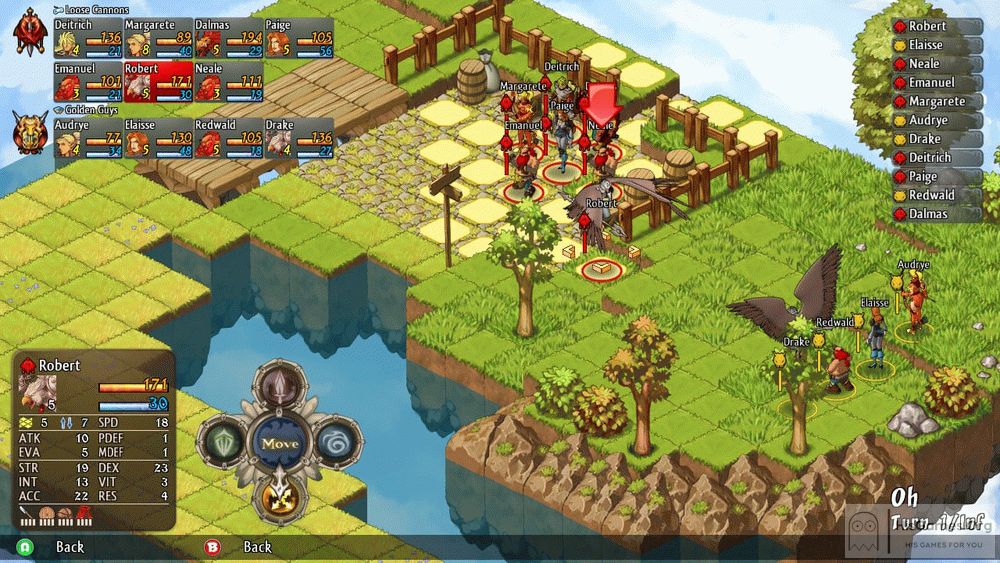The width and height of the screenshot is (1000, 563).
Task: Select Elaisse's Golden Guys status card
Action: pos(158,138)
